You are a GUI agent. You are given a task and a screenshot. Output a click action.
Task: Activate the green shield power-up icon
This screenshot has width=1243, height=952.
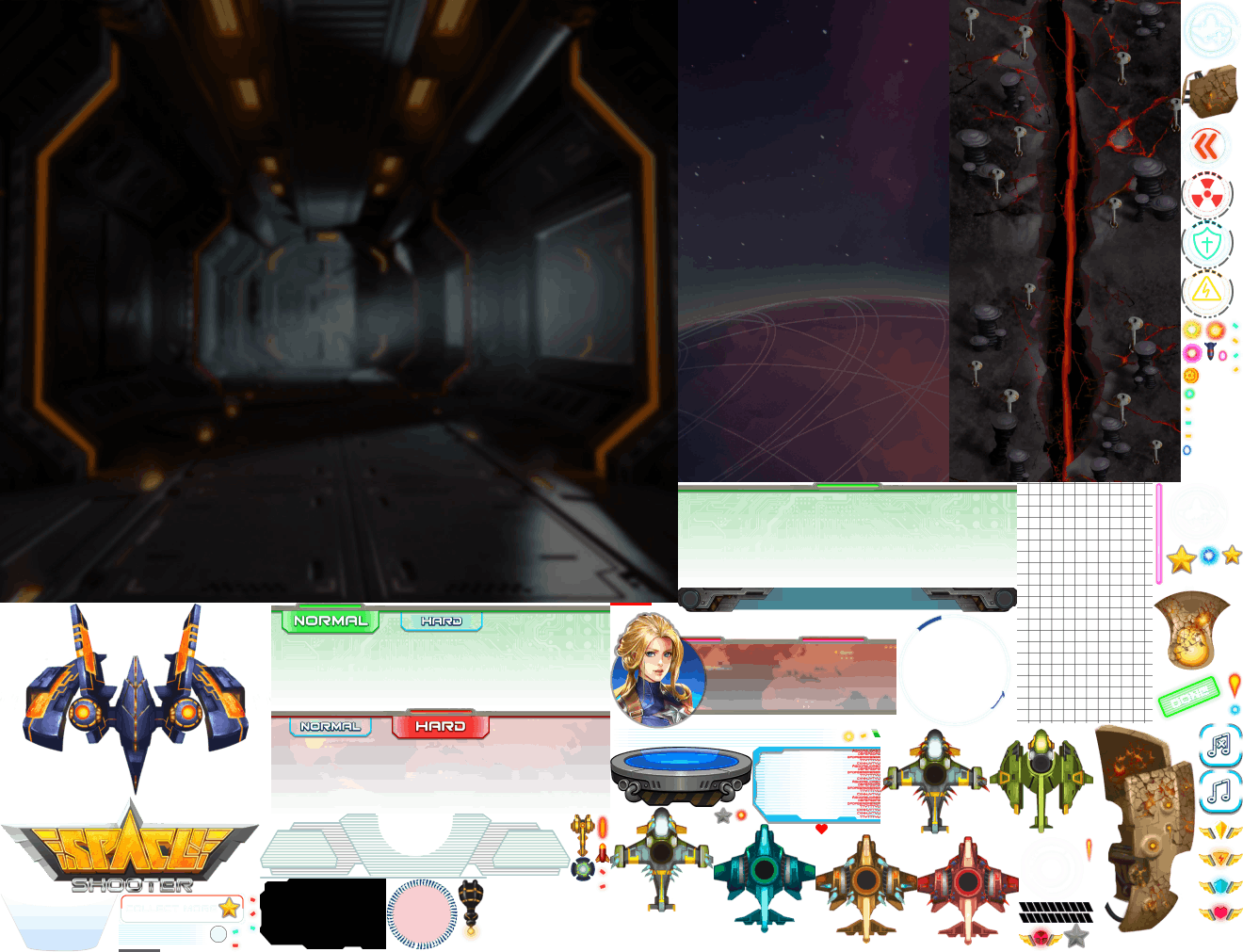1206,244
